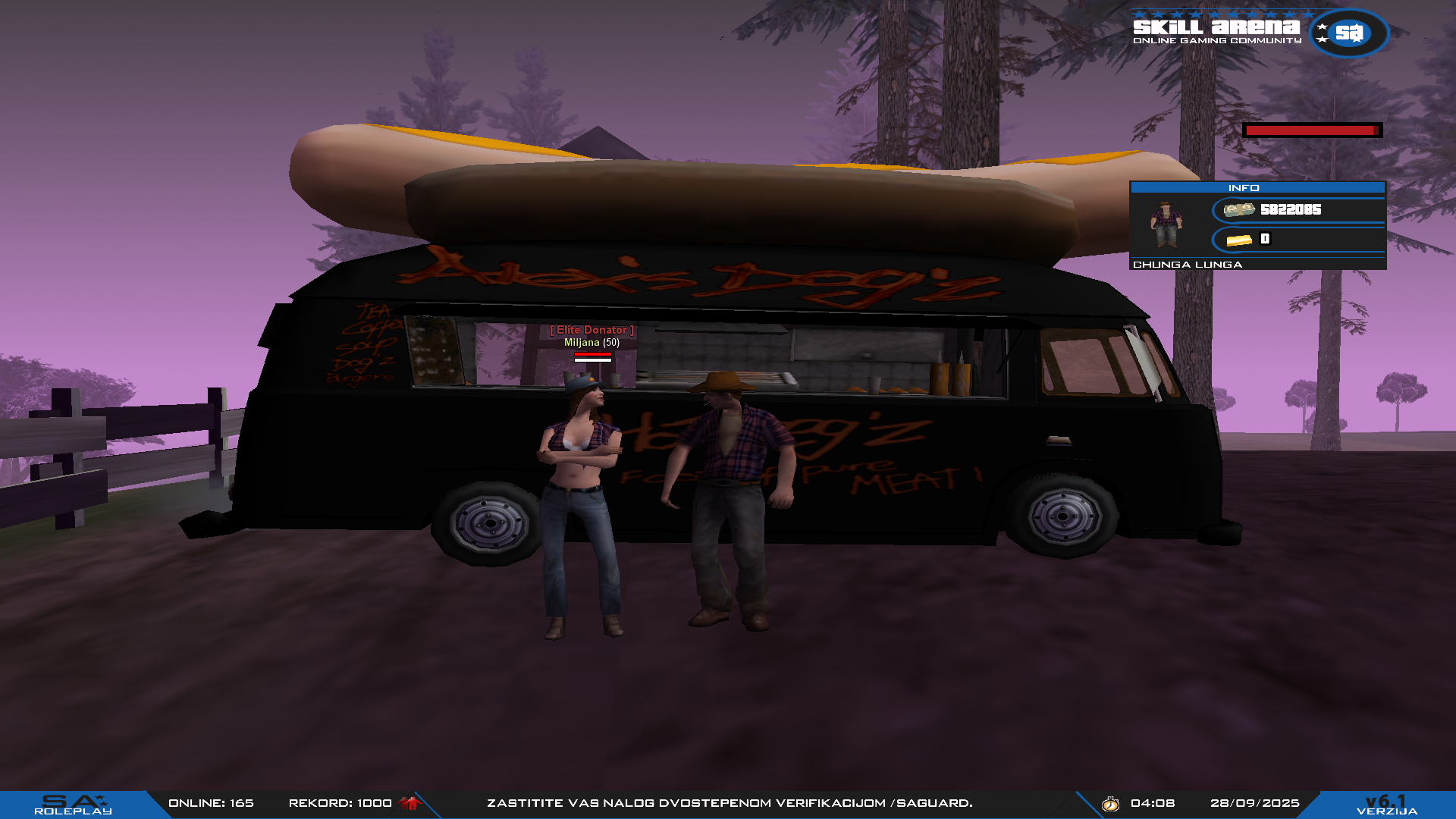Select the v6.1 Verzija label
This screenshot has height=819, width=1456.
[1386, 805]
